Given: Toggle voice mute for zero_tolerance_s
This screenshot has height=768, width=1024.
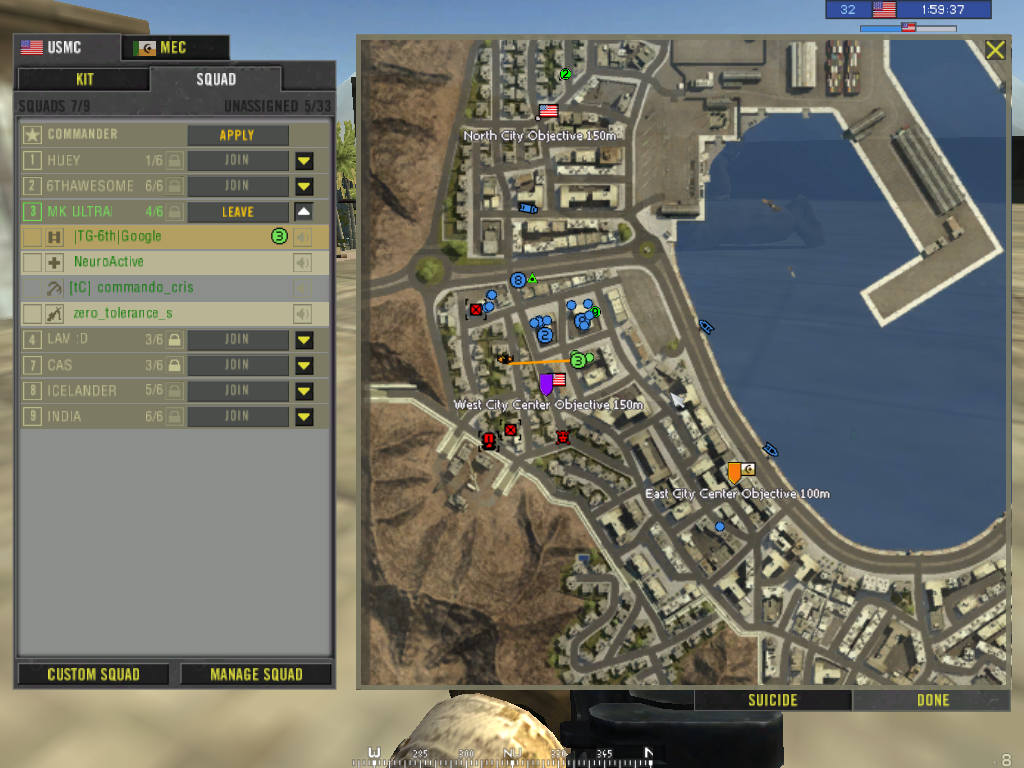Looking at the screenshot, I should point(301,314).
